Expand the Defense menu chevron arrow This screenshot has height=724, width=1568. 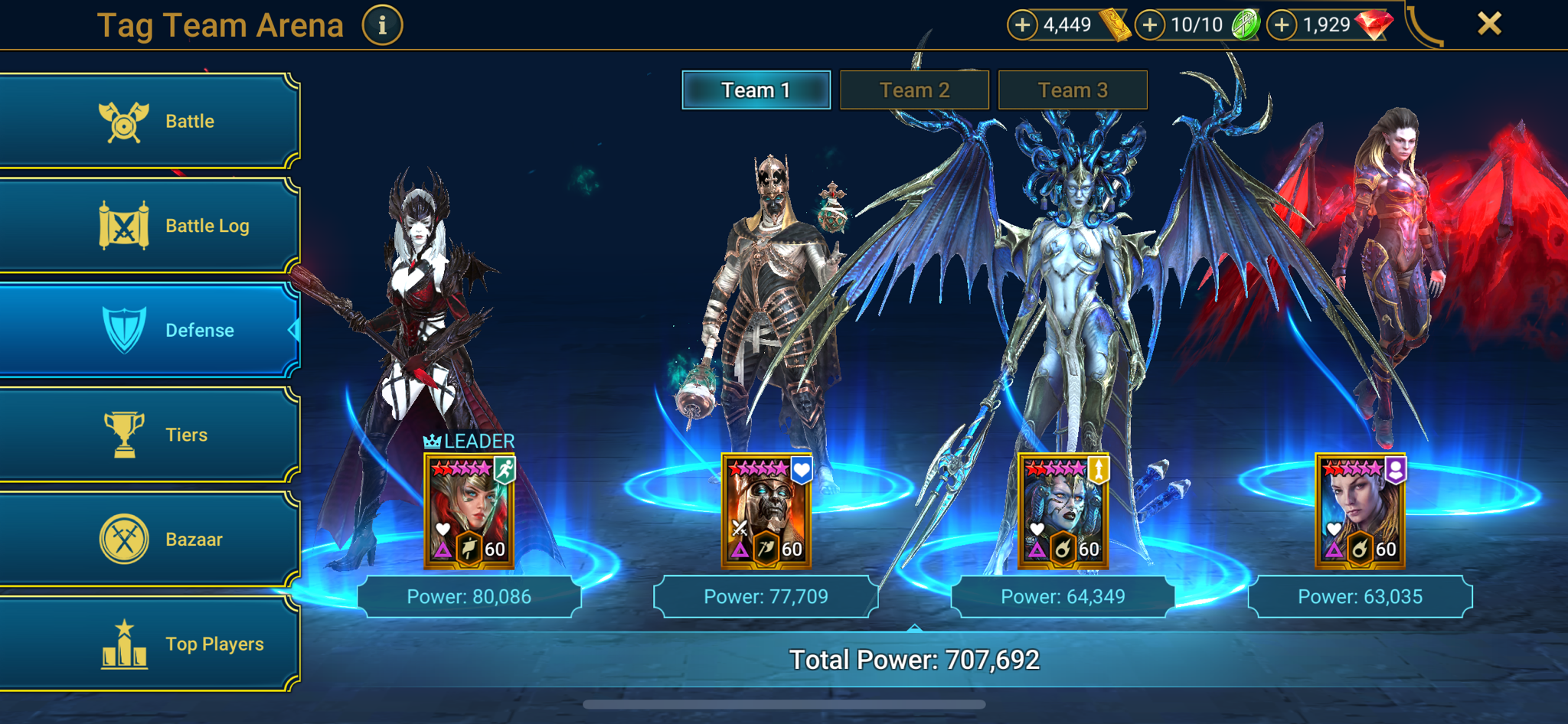click(293, 330)
